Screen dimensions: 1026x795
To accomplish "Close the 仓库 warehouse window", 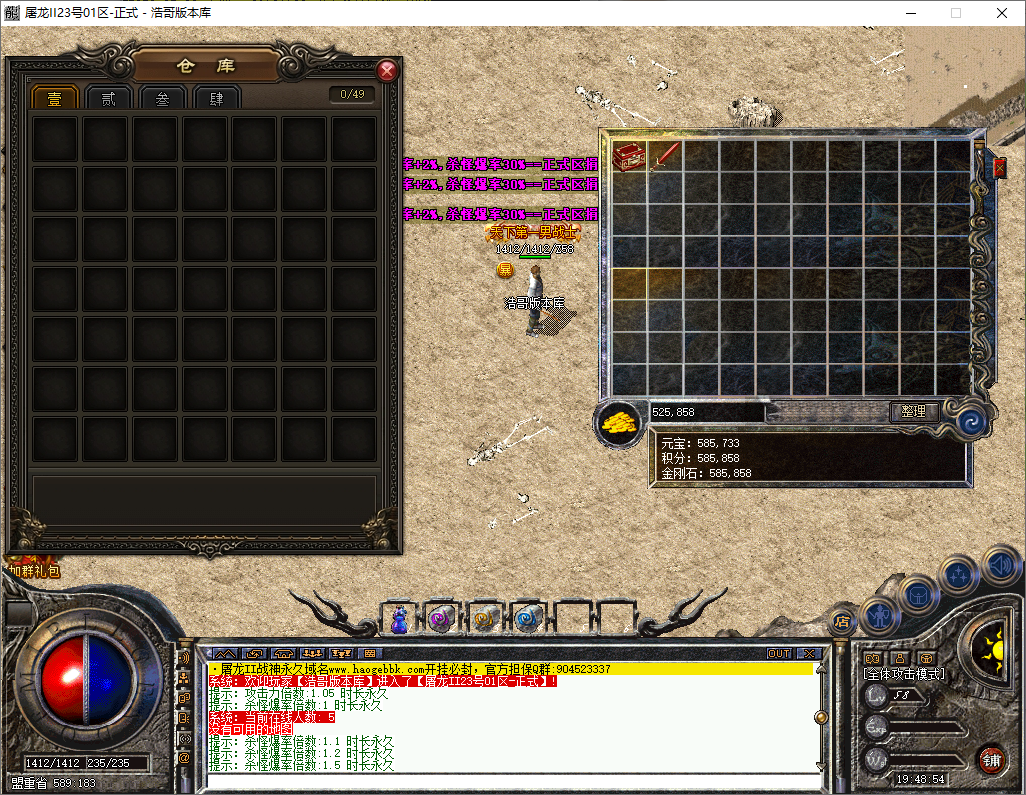I will click(387, 71).
